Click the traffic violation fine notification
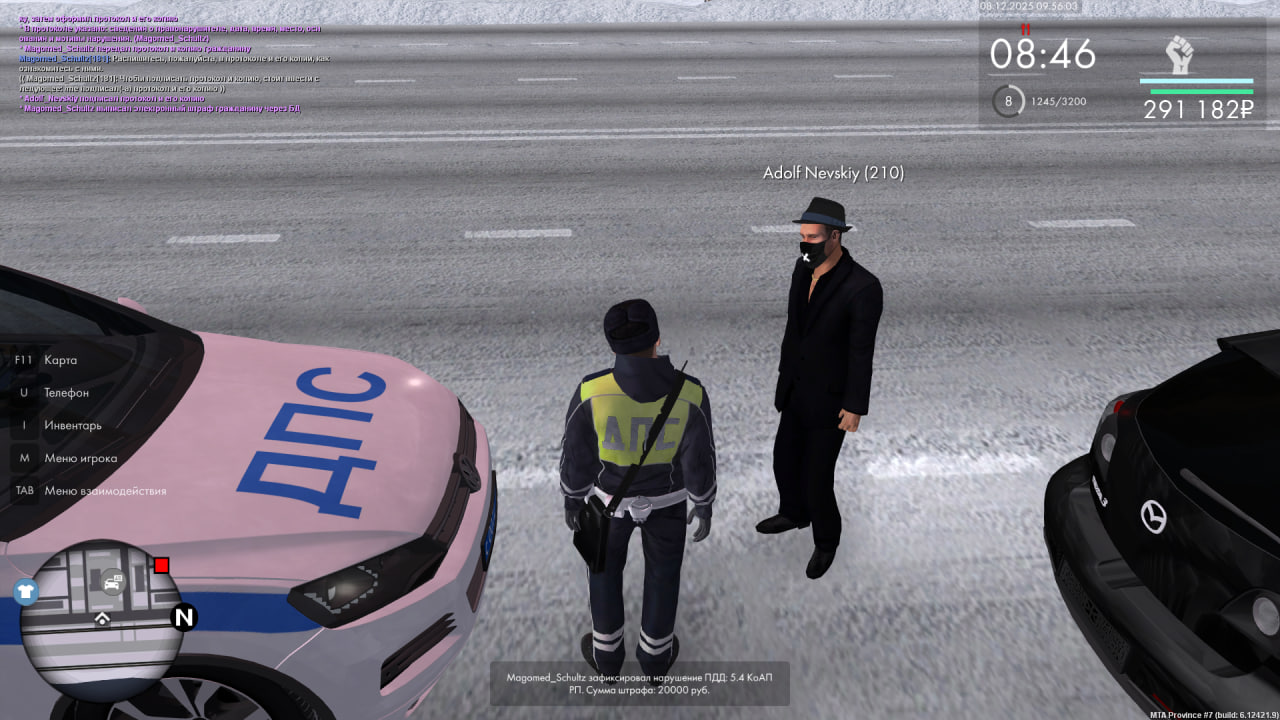The image size is (1280, 720). coord(639,683)
